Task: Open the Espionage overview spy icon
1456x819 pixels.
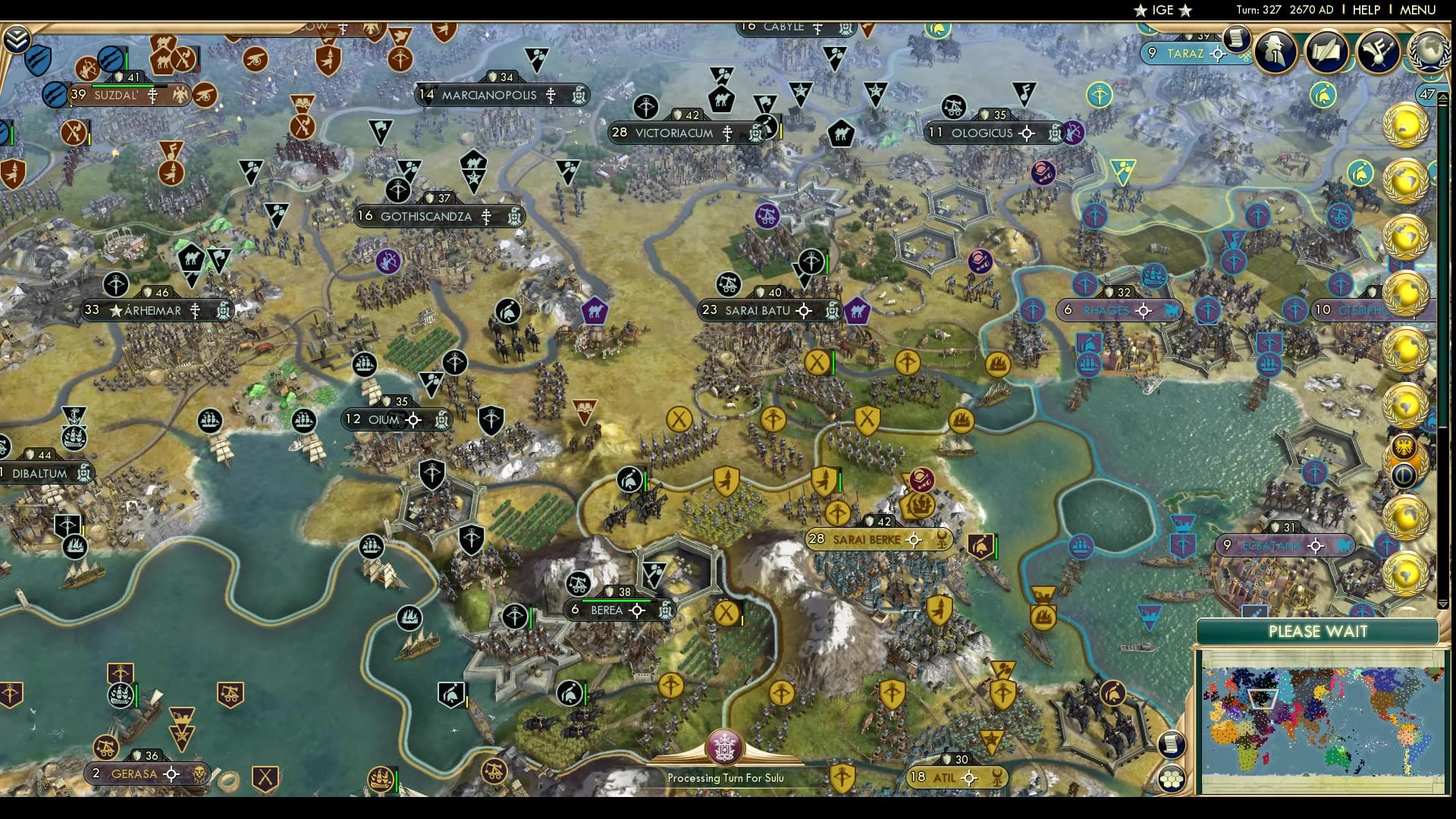Action: 1274,52
